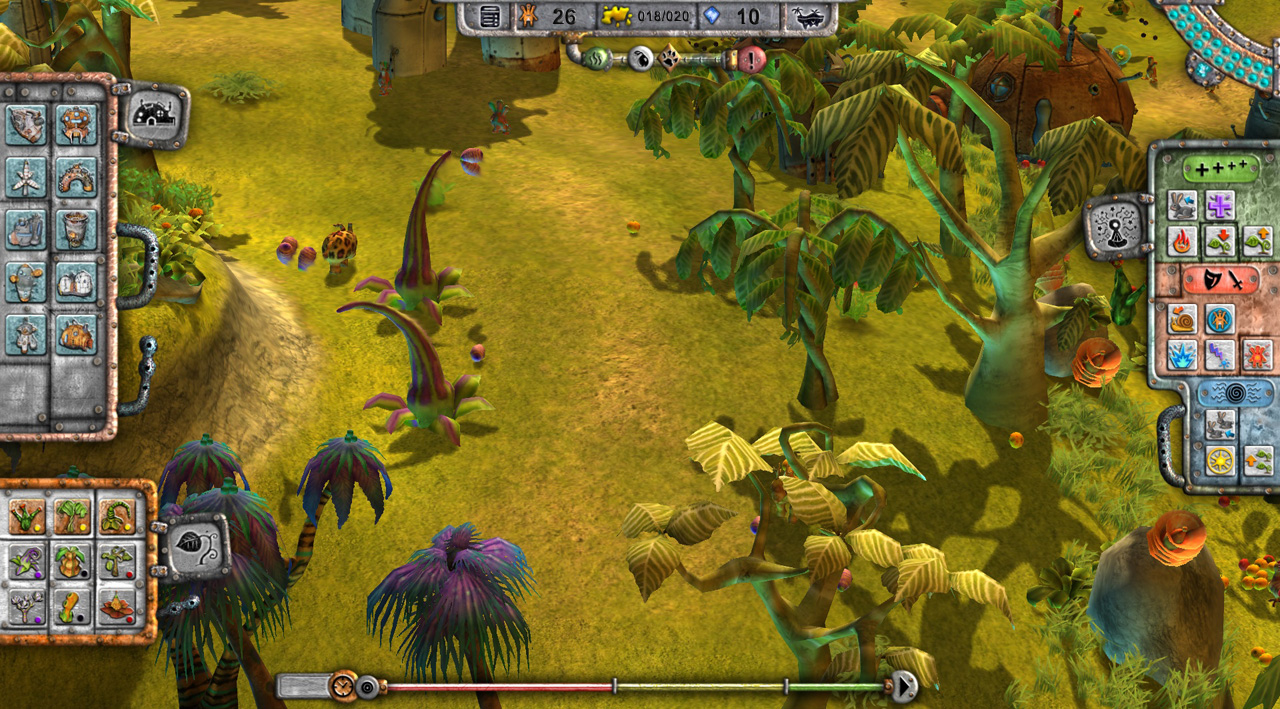Click the play arrow button beside the timeline
This screenshot has width=1280, height=709.
[x=904, y=686]
